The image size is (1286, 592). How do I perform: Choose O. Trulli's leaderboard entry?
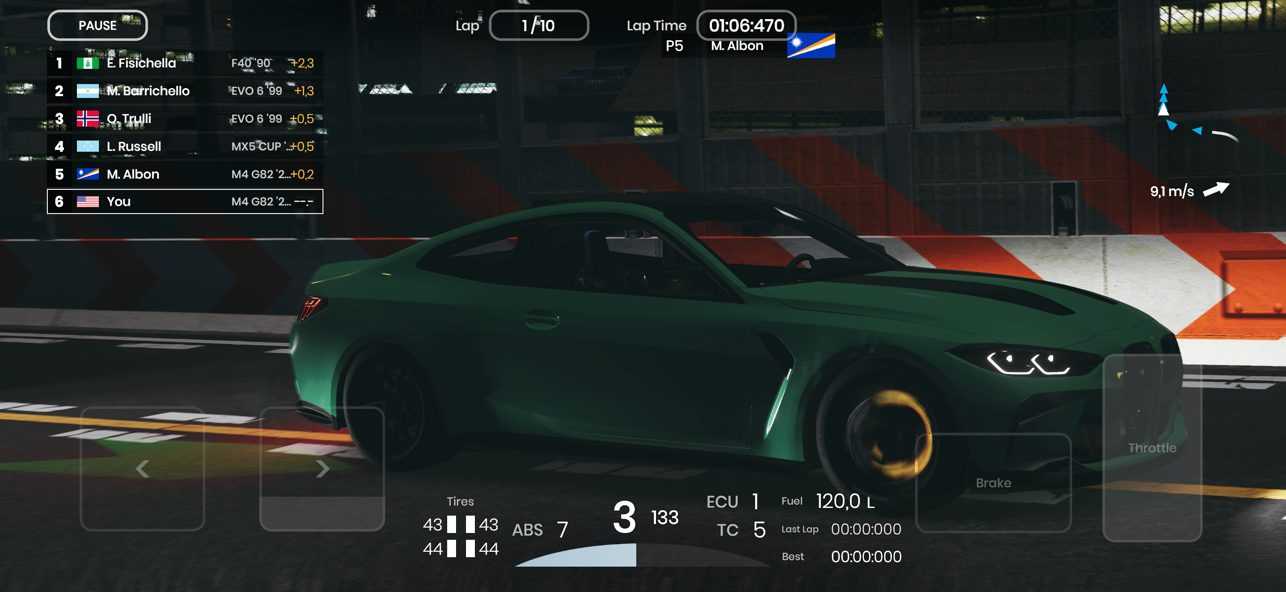pos(185,119)
